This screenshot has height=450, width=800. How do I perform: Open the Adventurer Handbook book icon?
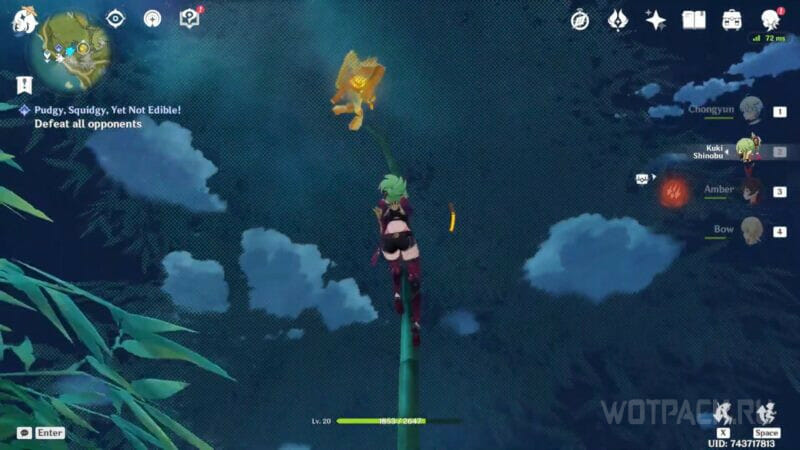[x=694, y=20]
